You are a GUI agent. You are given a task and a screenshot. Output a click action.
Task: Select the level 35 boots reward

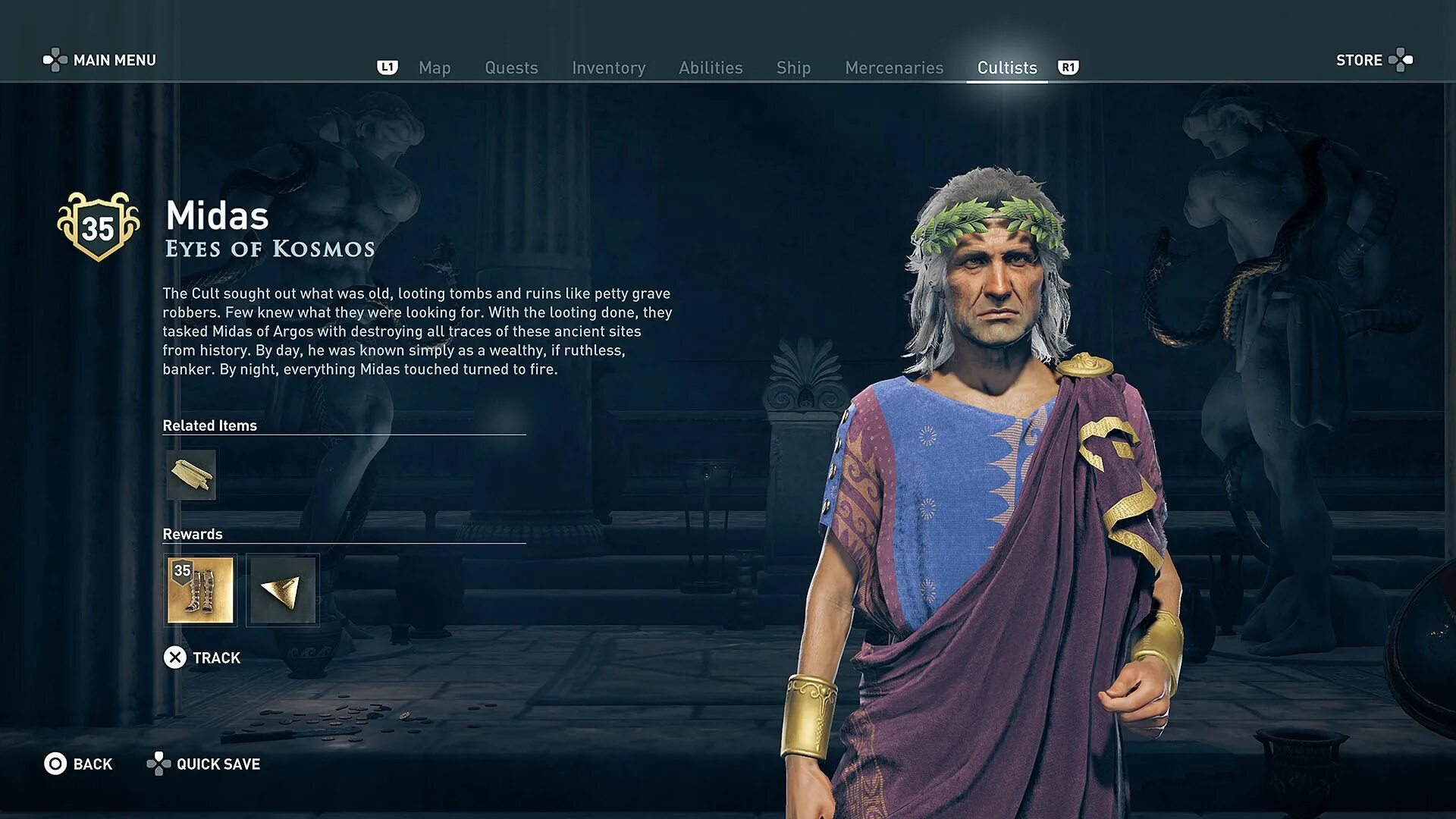(x=200, y=590)
